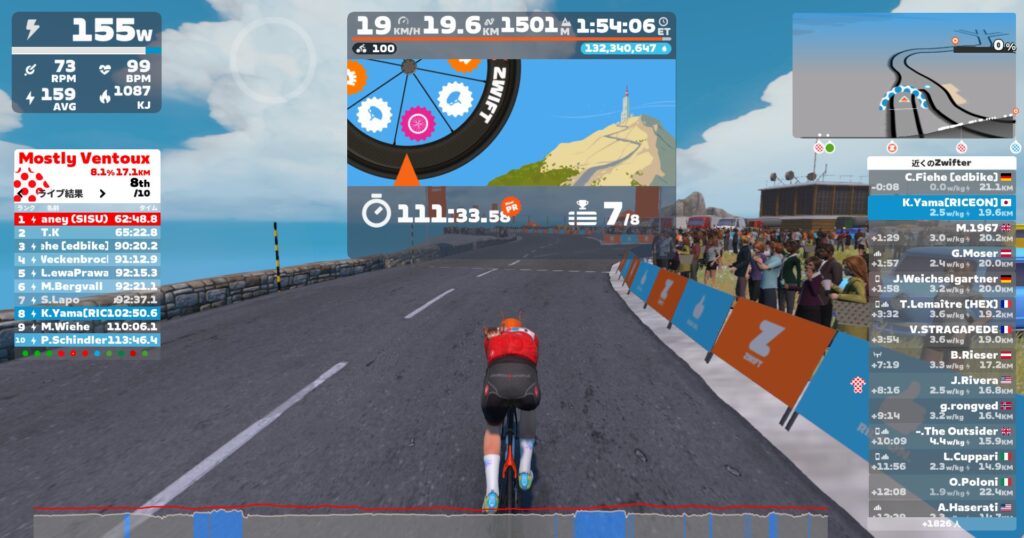Click O.Poloni rider row

point(941,487)
